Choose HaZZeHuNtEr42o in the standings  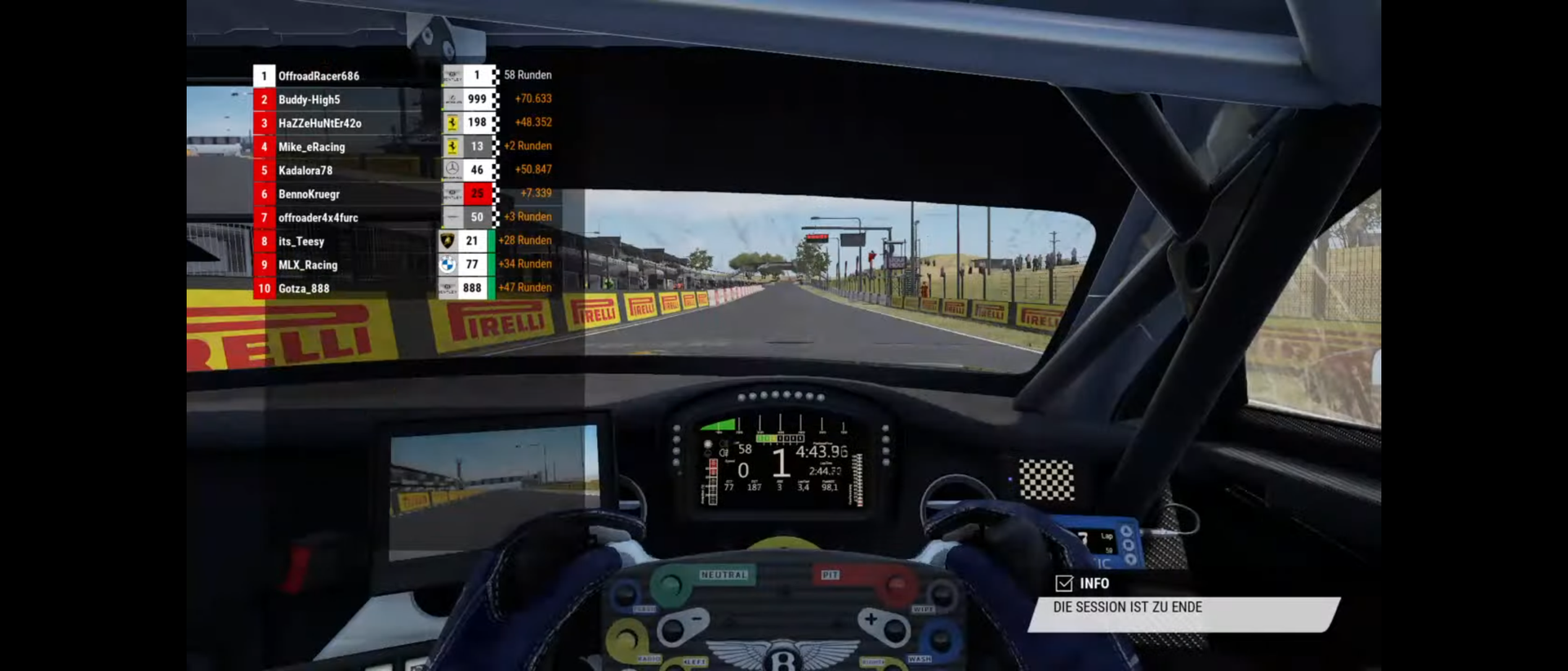pyautogui.click(x=319, y=123)
